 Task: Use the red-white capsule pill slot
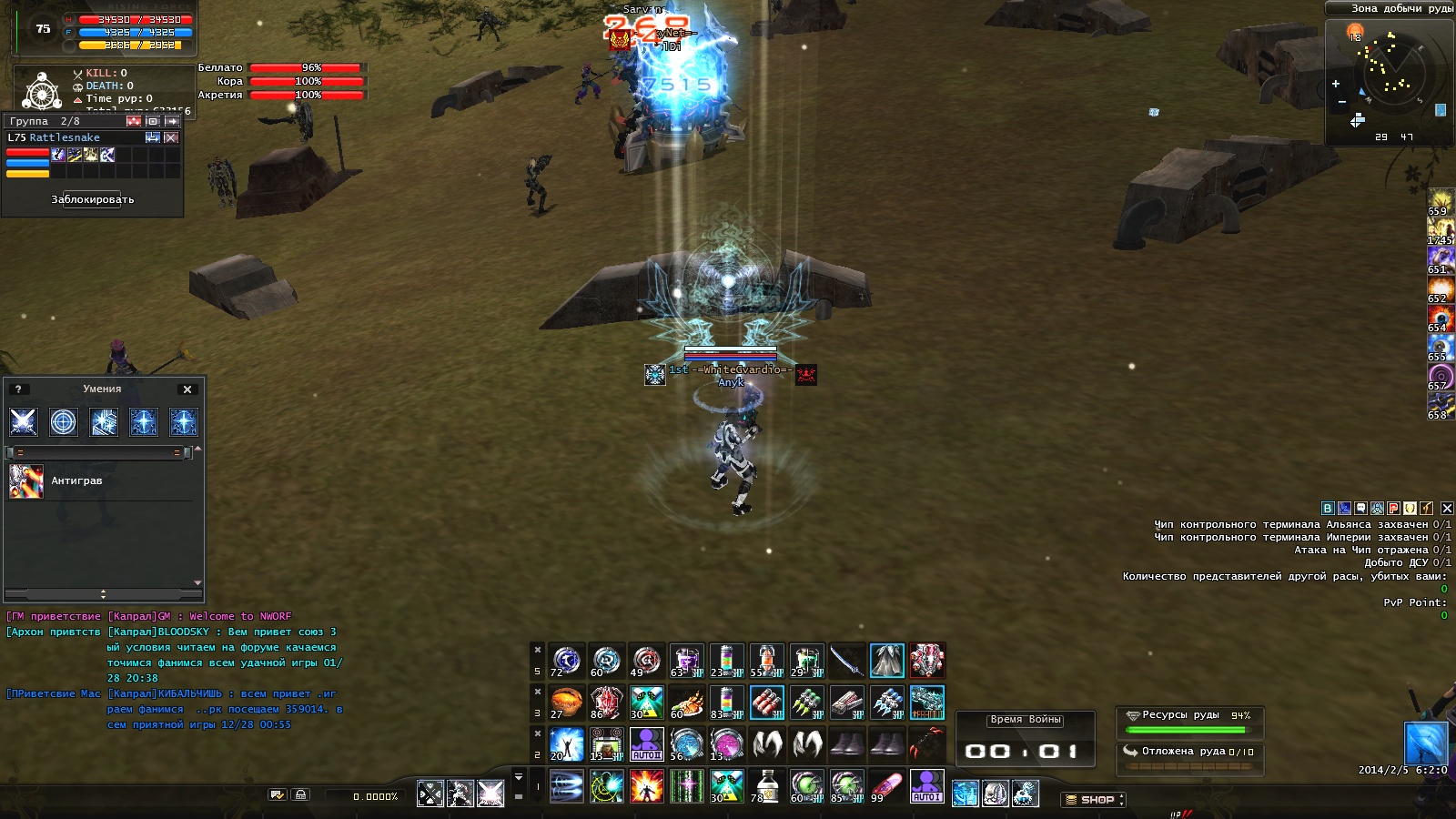[x=886, y=786]
